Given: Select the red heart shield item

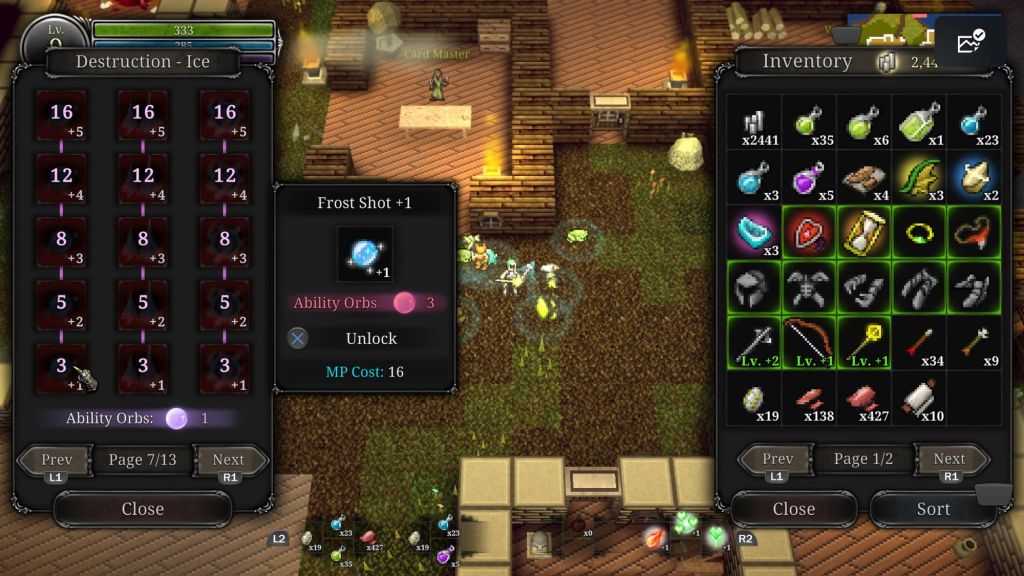Looking at the screenshot, I should click(809, 232).
